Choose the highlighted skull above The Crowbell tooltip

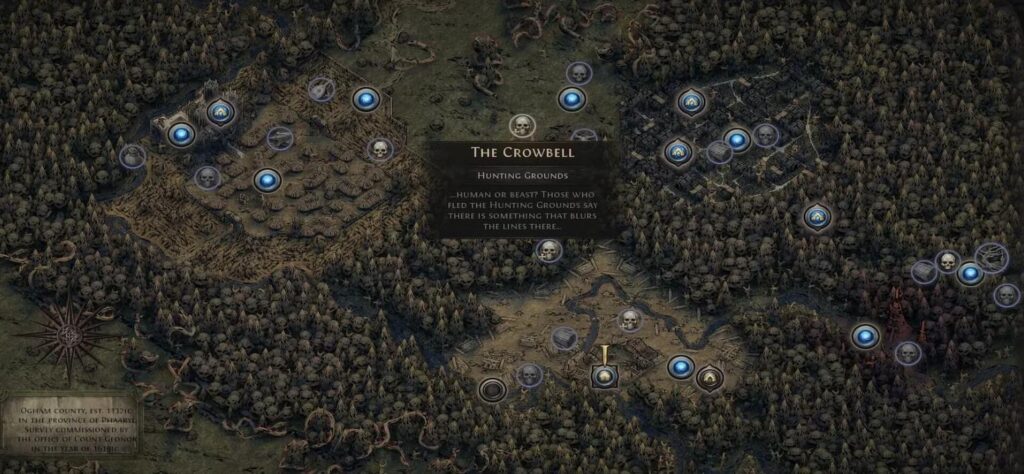521,126
